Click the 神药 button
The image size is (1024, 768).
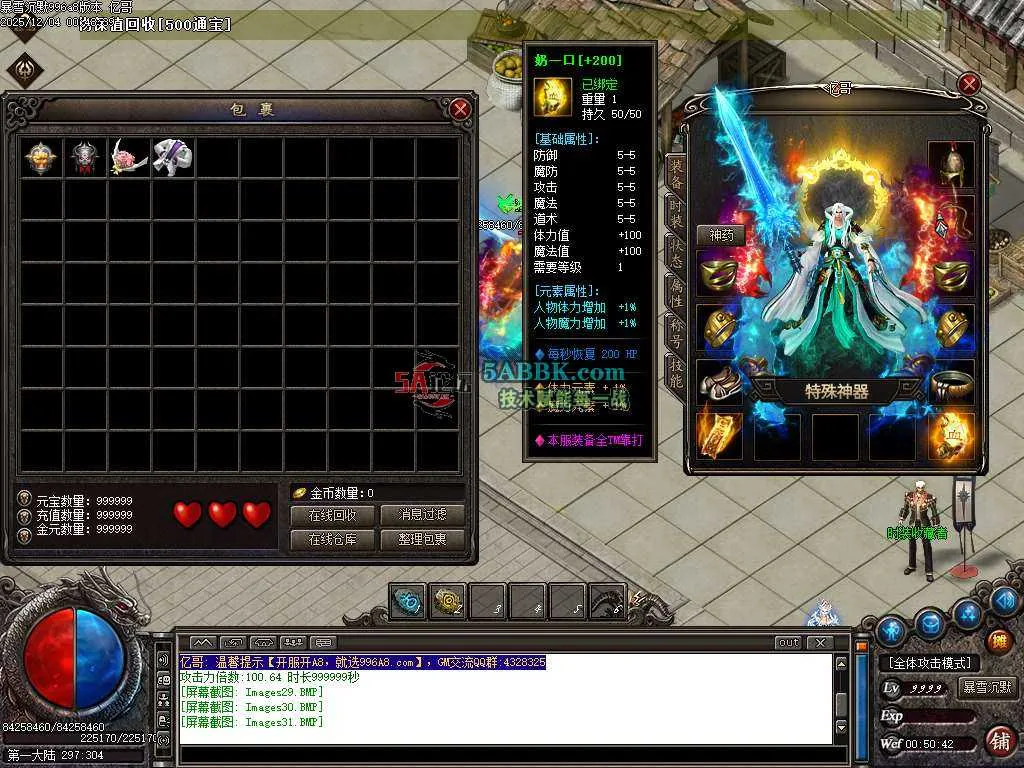click(x=721, y=235)
